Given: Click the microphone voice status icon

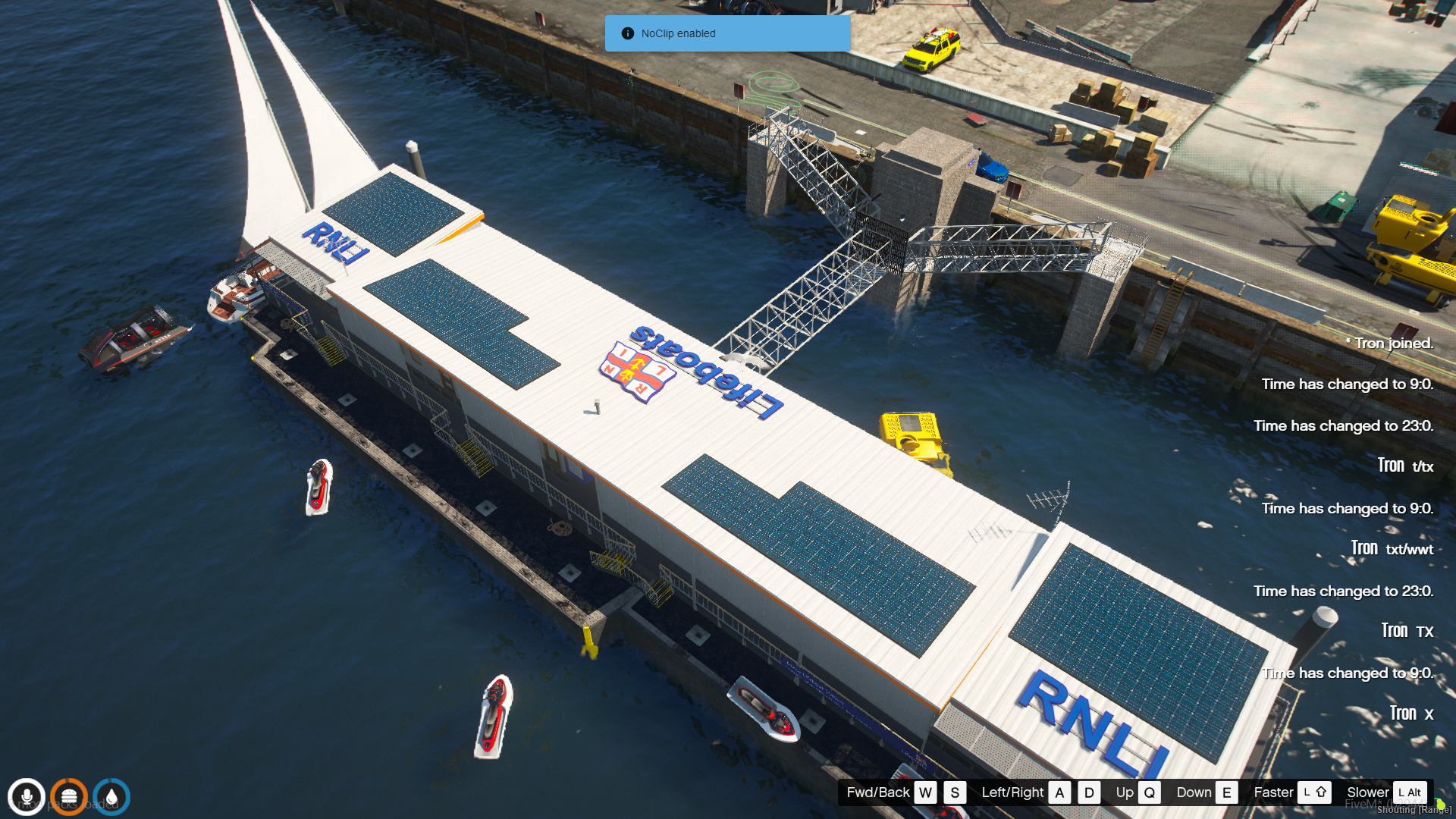Looking at the screenshot, I should (27, 797).
